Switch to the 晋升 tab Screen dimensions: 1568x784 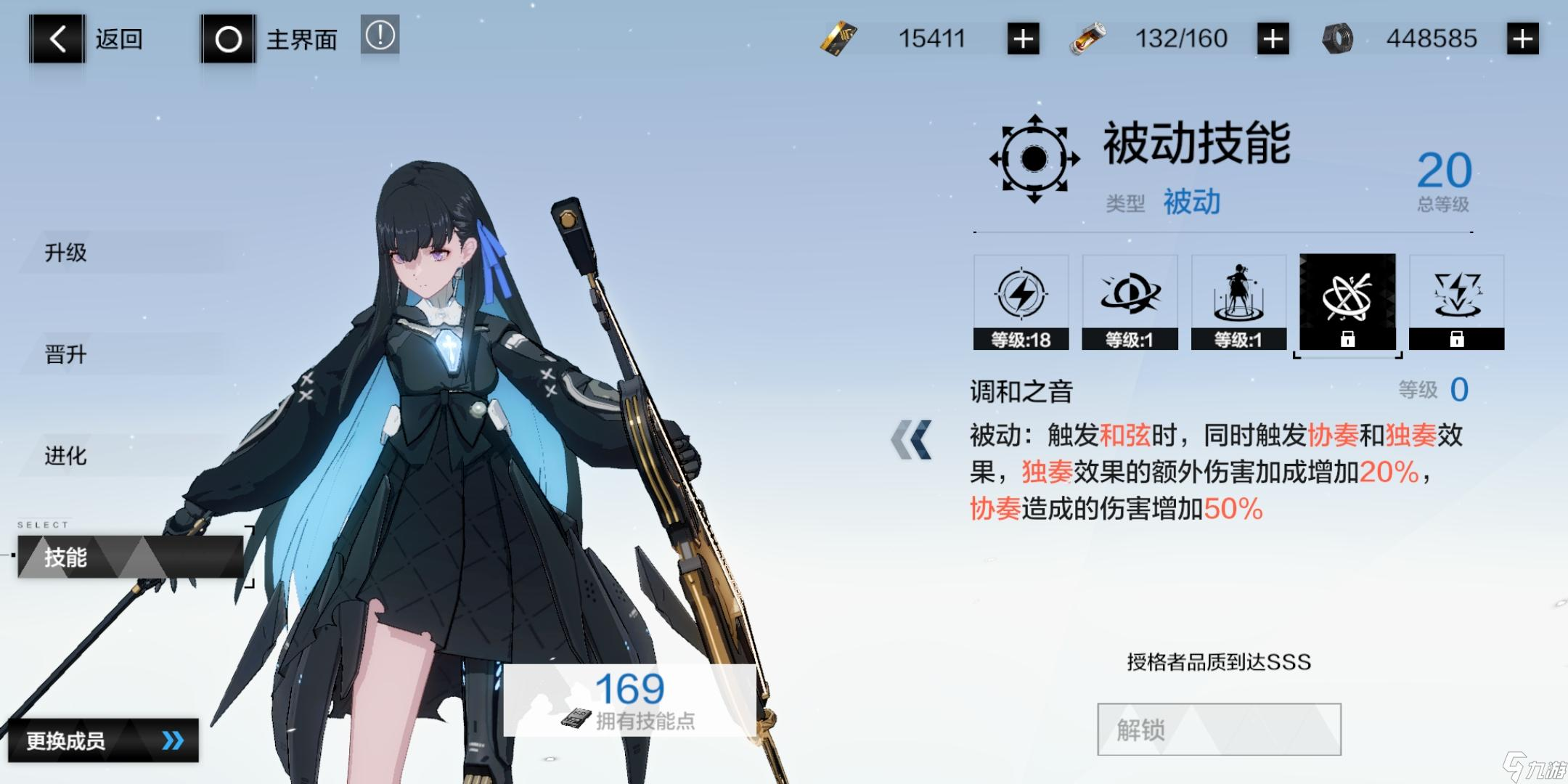click(64, 354)
